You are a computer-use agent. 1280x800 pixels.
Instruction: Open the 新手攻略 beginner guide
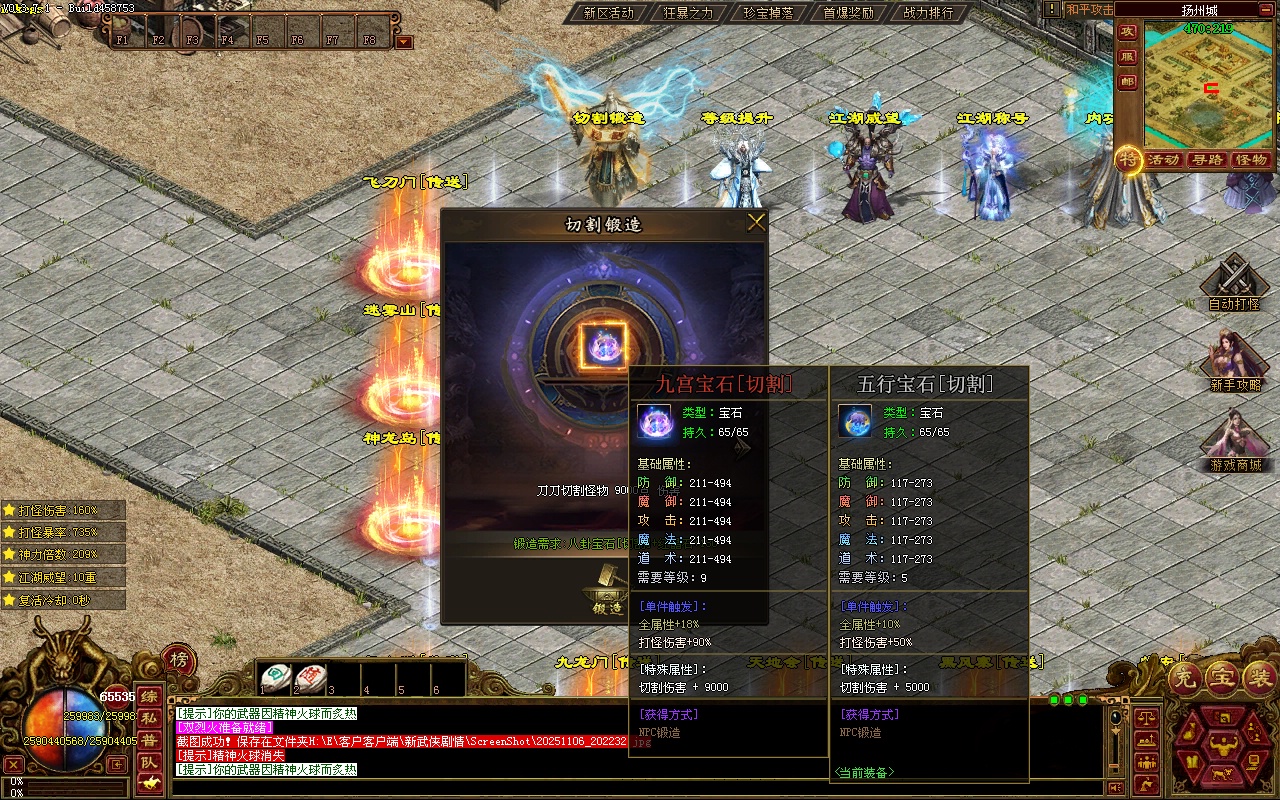[x=1234, y=362]
